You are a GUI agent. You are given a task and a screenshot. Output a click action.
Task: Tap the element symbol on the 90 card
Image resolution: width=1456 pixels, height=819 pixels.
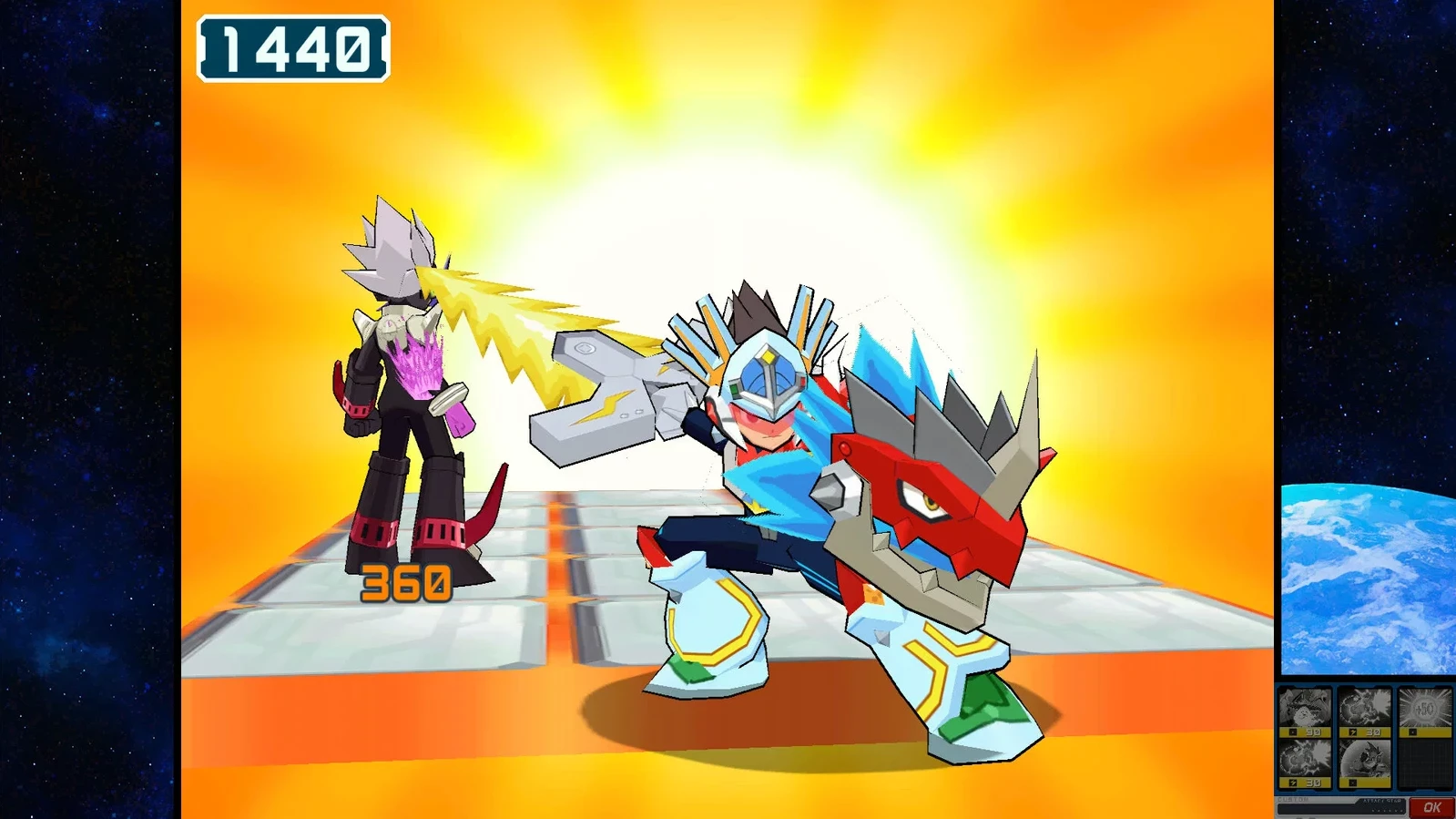click(1293, 732)
